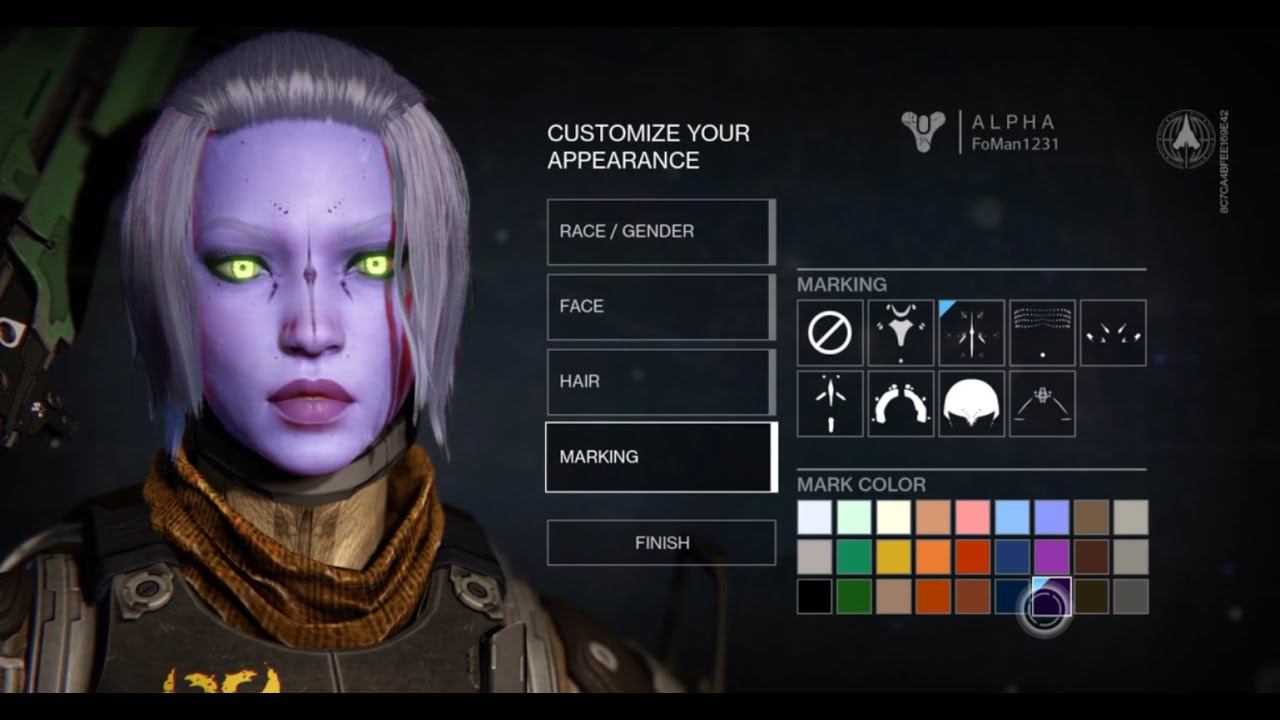This screenshot has width=1280, height=720.
Task: Pick the bright orange mark color
Action: (x=933, y=557)
